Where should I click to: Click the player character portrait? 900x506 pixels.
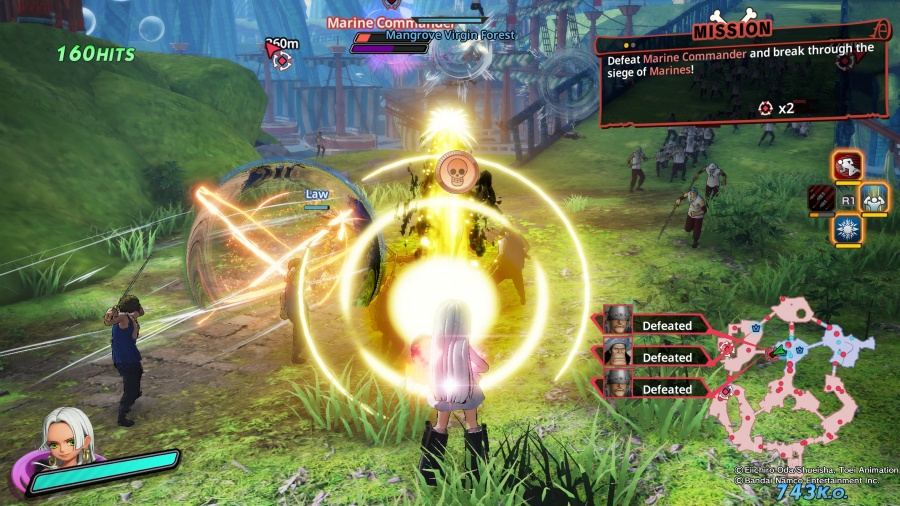[67, 443]
